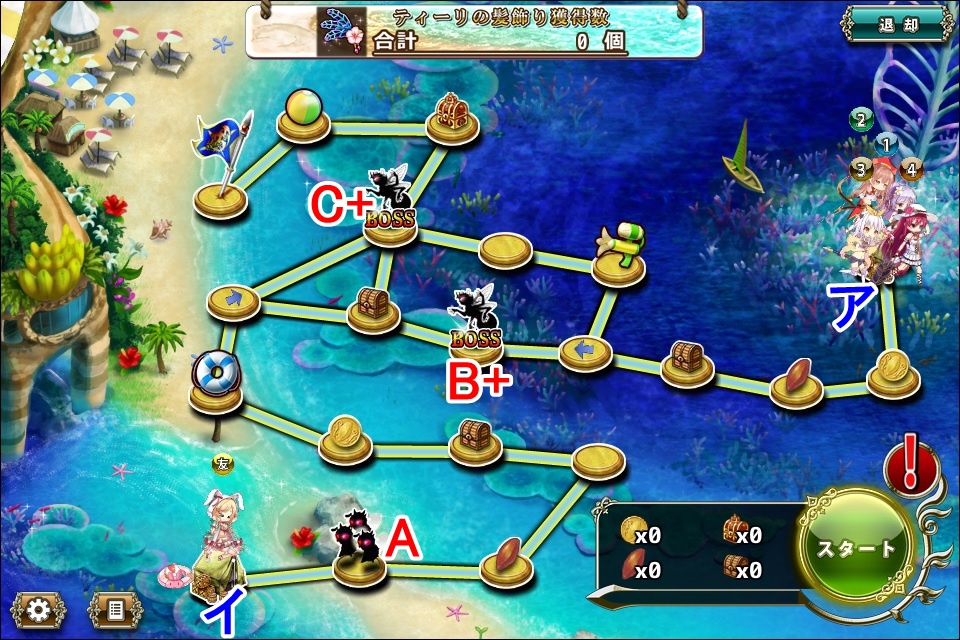Click the green スタート start button
The width and height of the screenshot is (960, 640).
click(x=857, y=548)
